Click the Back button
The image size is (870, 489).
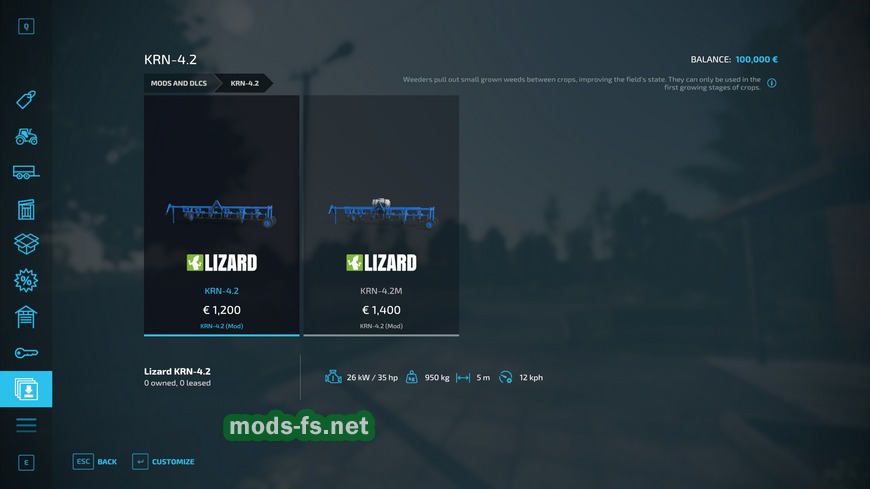(x=96, y=461)
